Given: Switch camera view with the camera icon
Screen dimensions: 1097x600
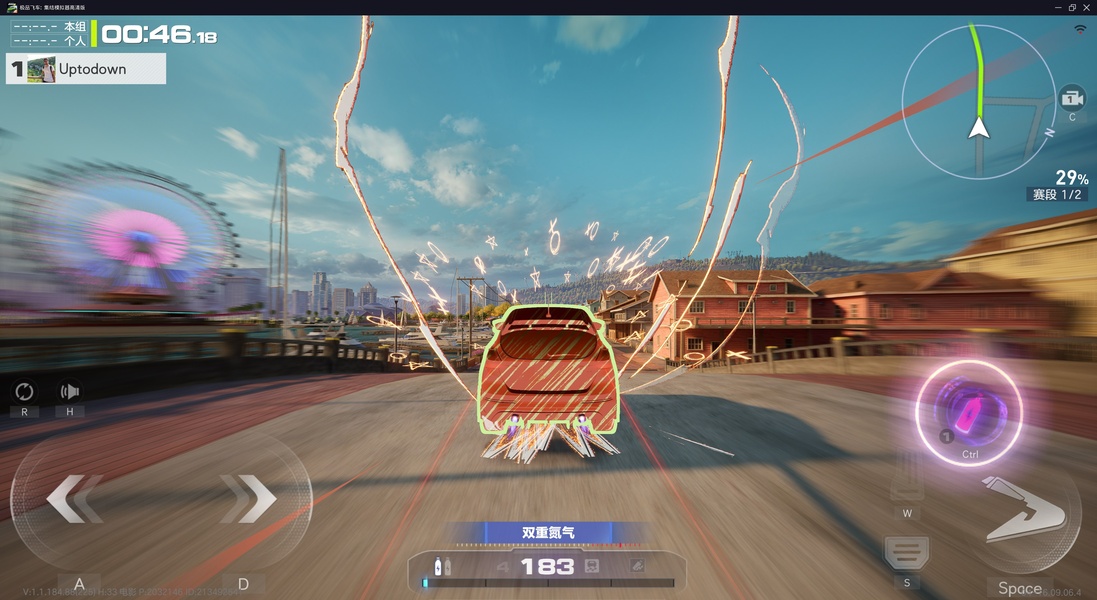Looking at the screenshot, I should (1072, 99).
